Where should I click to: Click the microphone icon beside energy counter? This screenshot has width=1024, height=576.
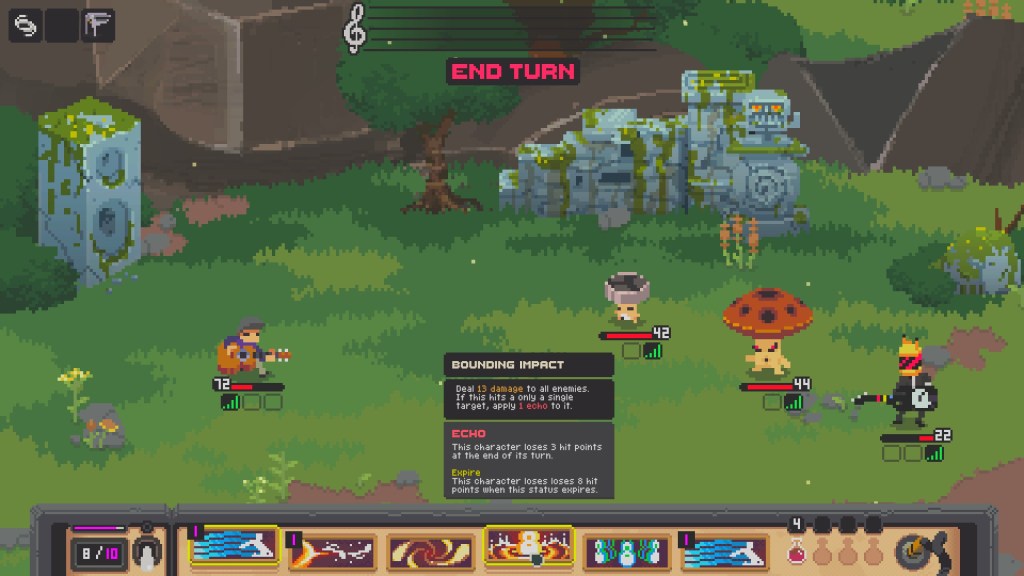pos(147,552)
